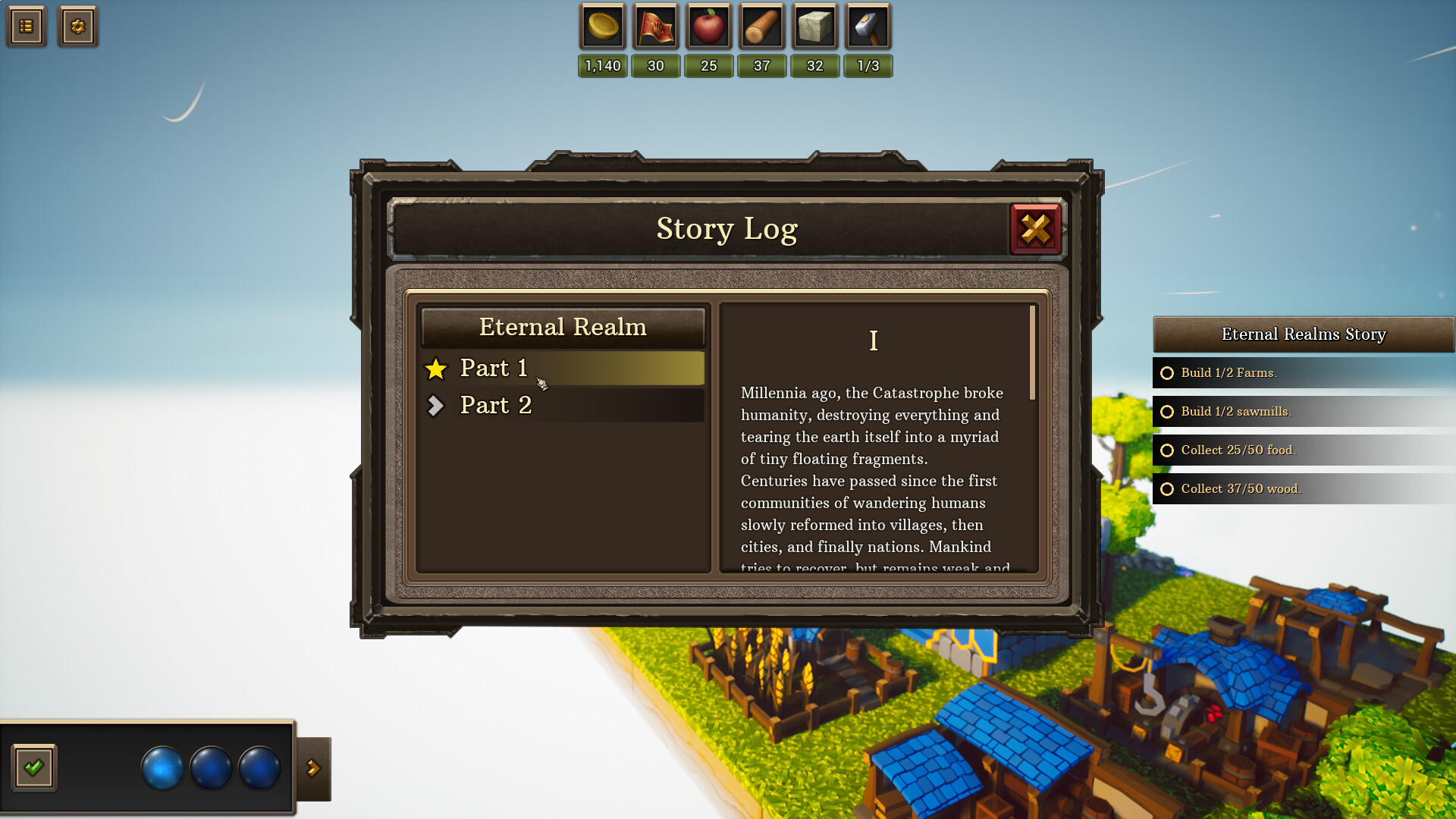Open the quest log list icon
Screen dimensions: 1456x819
[26, 26]
